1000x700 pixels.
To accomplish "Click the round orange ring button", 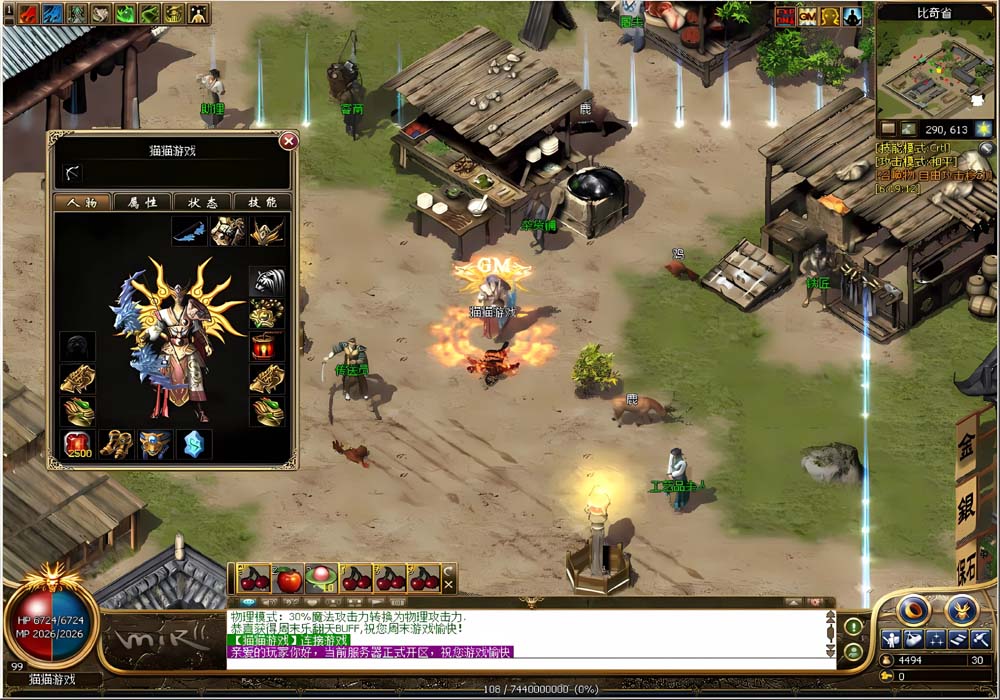I will 912,609.
